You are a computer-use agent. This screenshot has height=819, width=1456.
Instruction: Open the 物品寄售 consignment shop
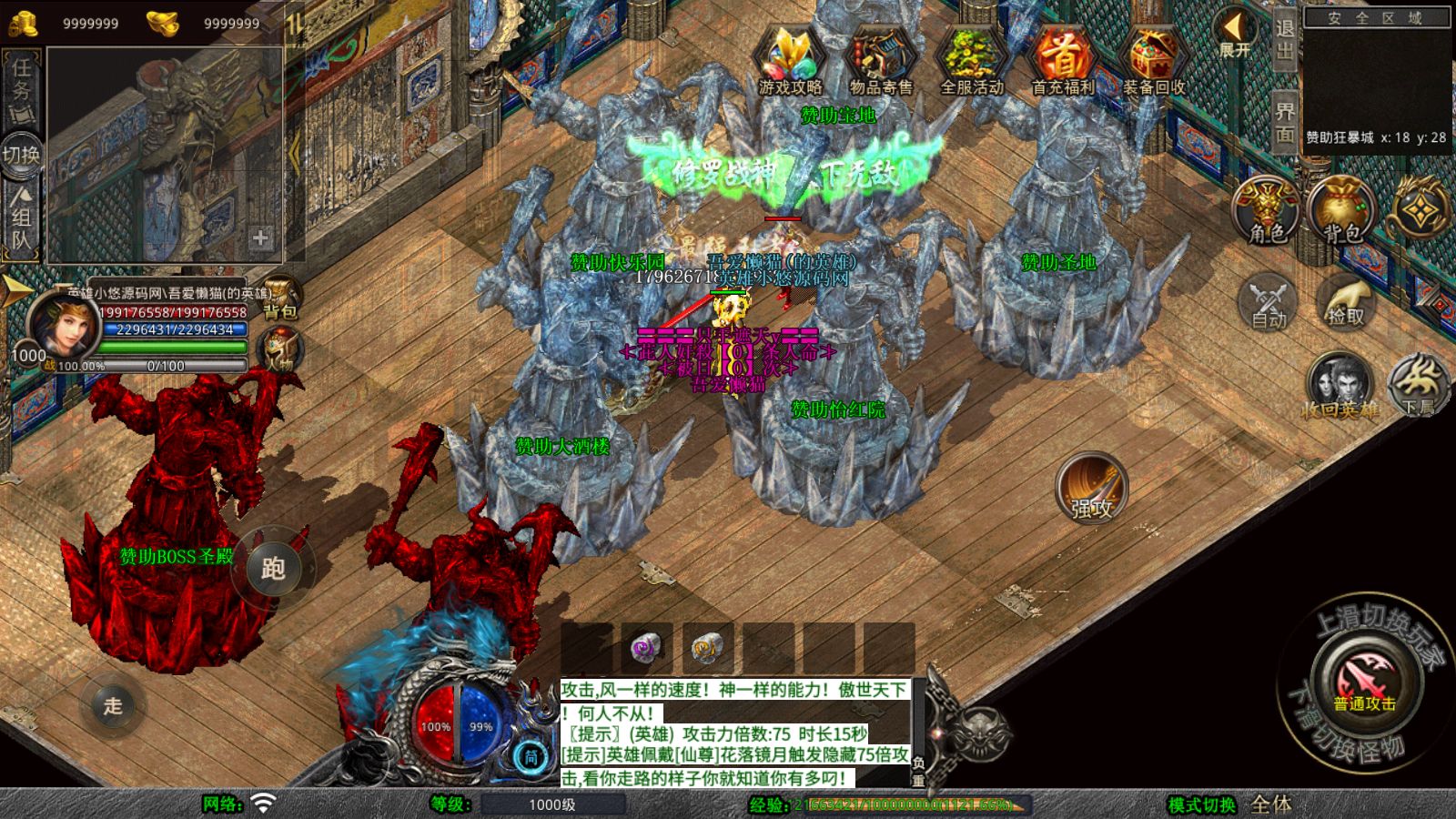pos(881,61)
